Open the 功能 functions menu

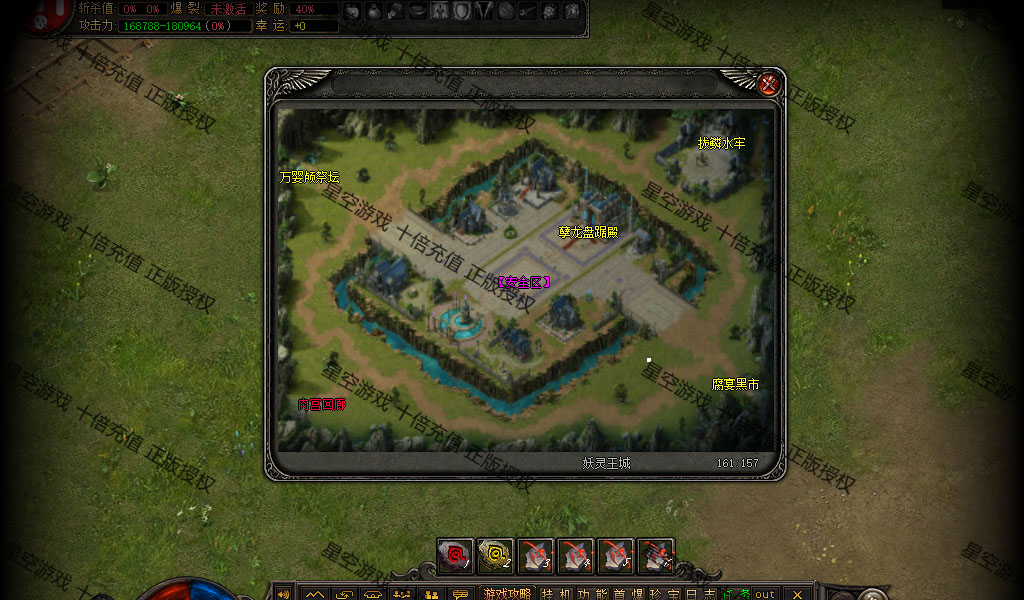click(x=591, y=594)
